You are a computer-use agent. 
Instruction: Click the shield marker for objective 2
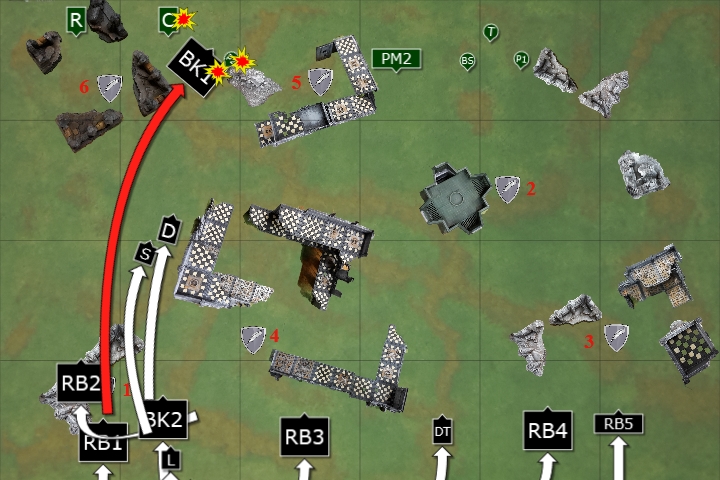click(x=508, y=188)
